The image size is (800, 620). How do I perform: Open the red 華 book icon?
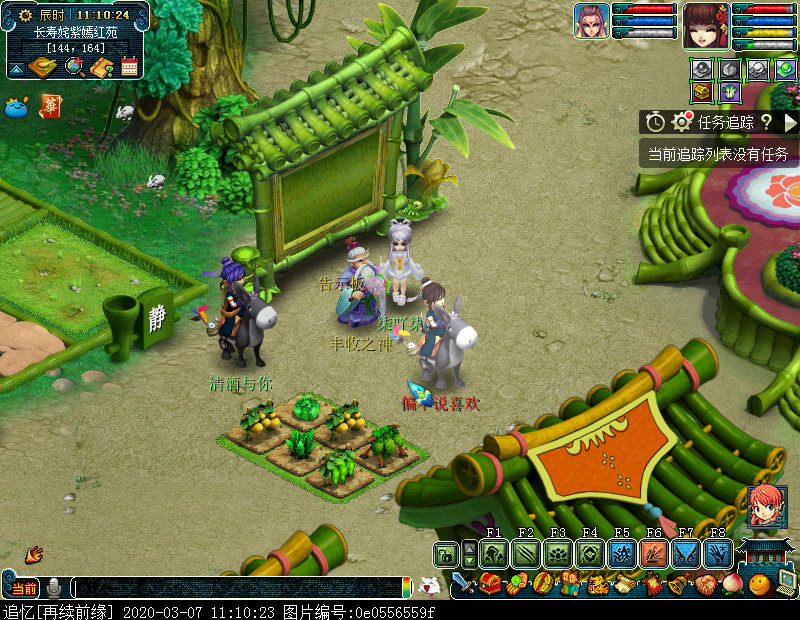pos(49,106)
